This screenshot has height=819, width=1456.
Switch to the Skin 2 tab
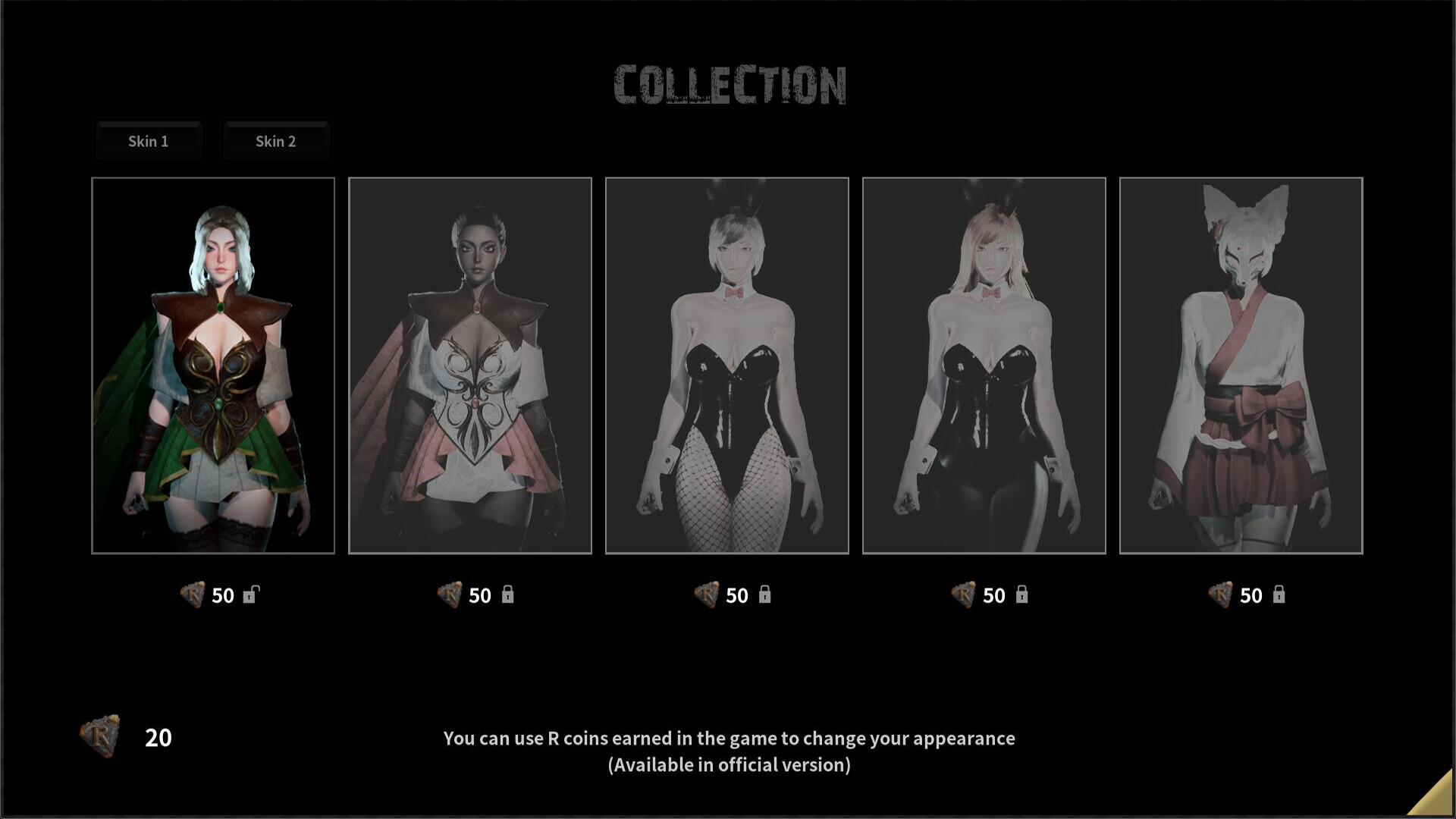276,141
